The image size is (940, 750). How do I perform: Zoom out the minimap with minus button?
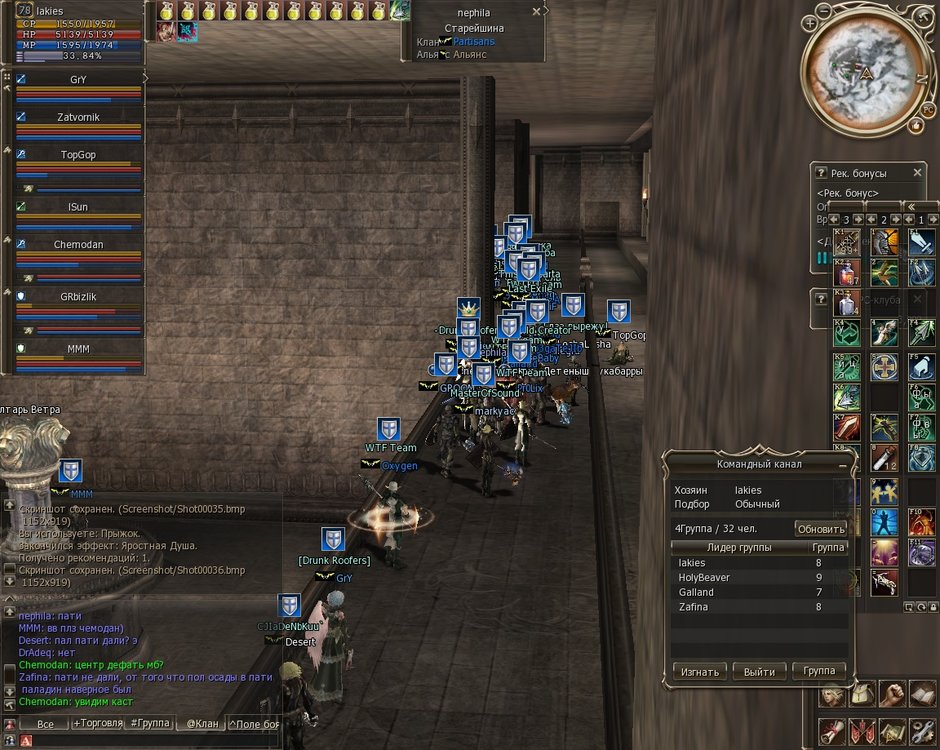(x=824, y=12)
